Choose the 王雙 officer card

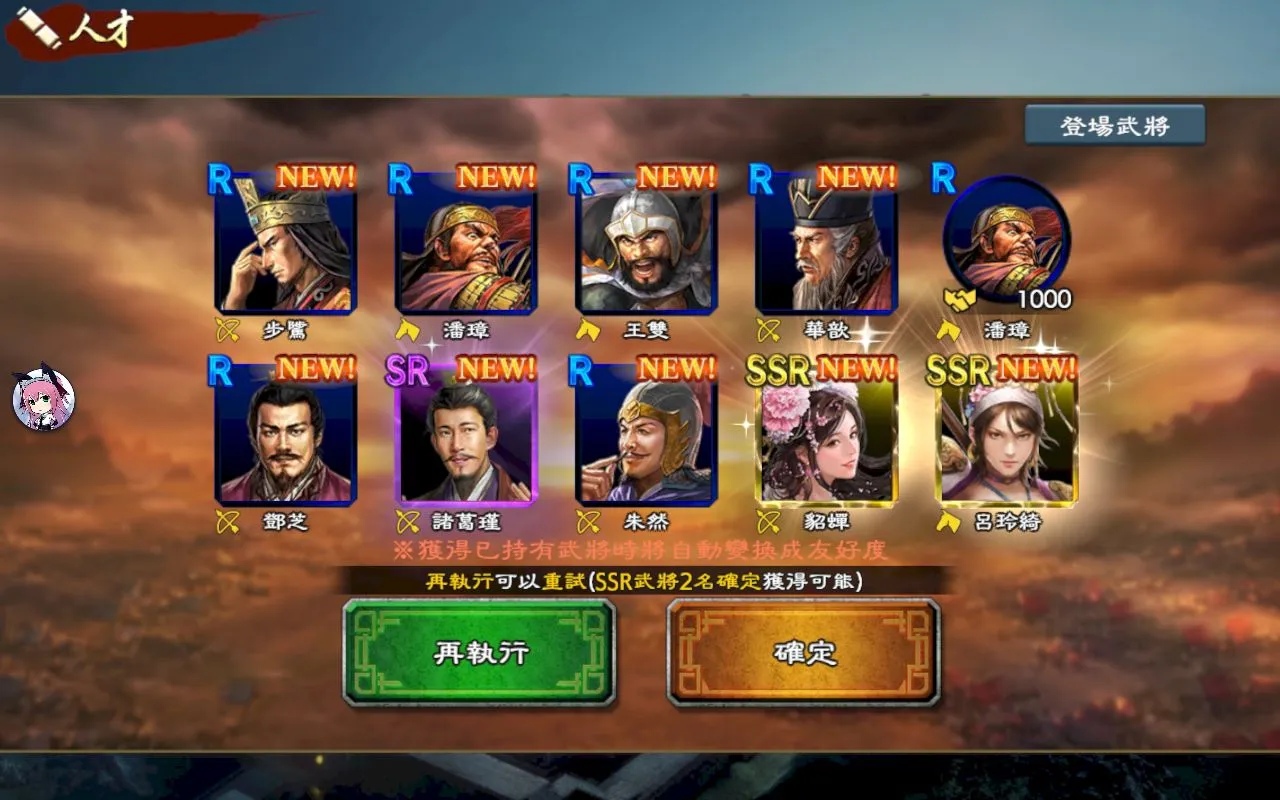[x=646, y=245]
